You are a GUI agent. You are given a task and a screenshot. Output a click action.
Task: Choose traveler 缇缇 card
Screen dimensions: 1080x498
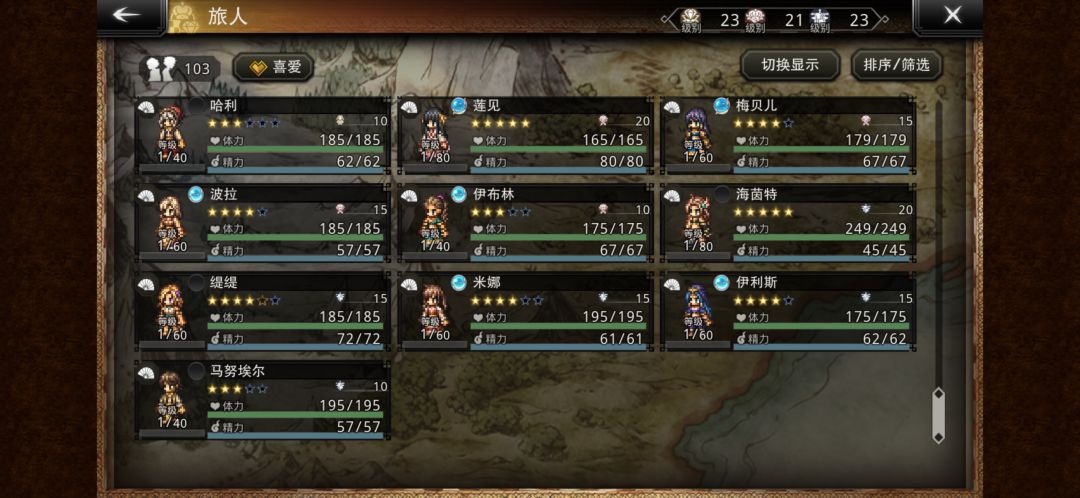(263, 311)
